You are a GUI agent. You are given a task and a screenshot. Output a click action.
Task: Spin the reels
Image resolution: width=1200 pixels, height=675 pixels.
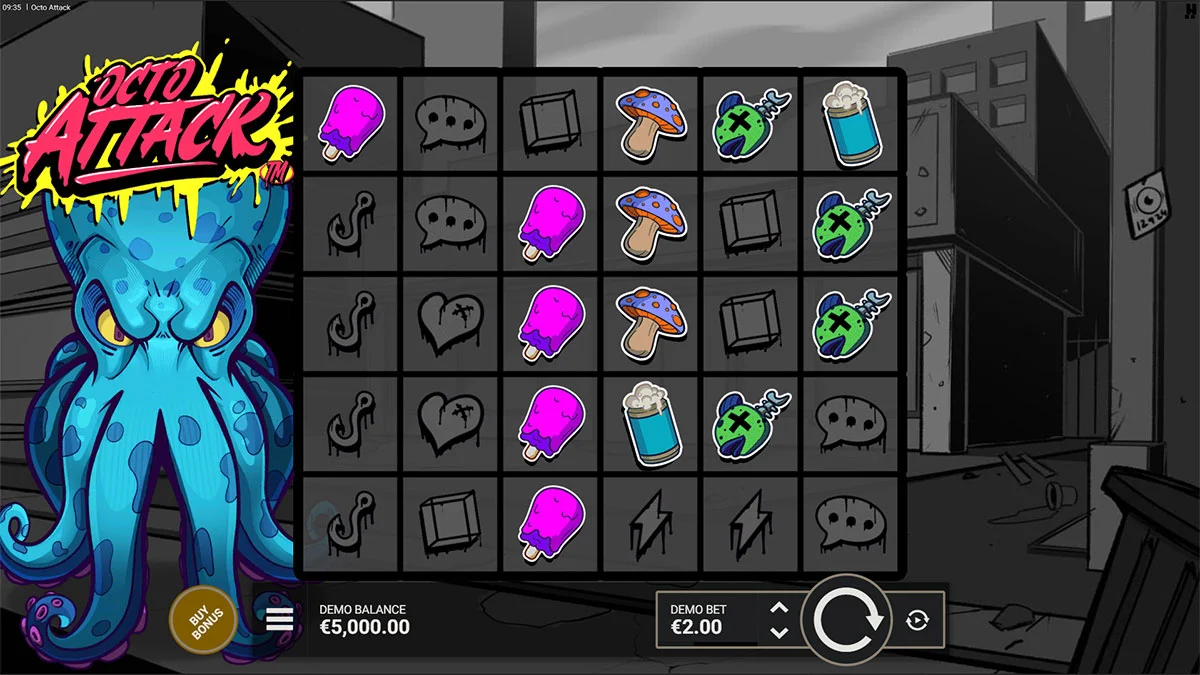tap(848, 620)
